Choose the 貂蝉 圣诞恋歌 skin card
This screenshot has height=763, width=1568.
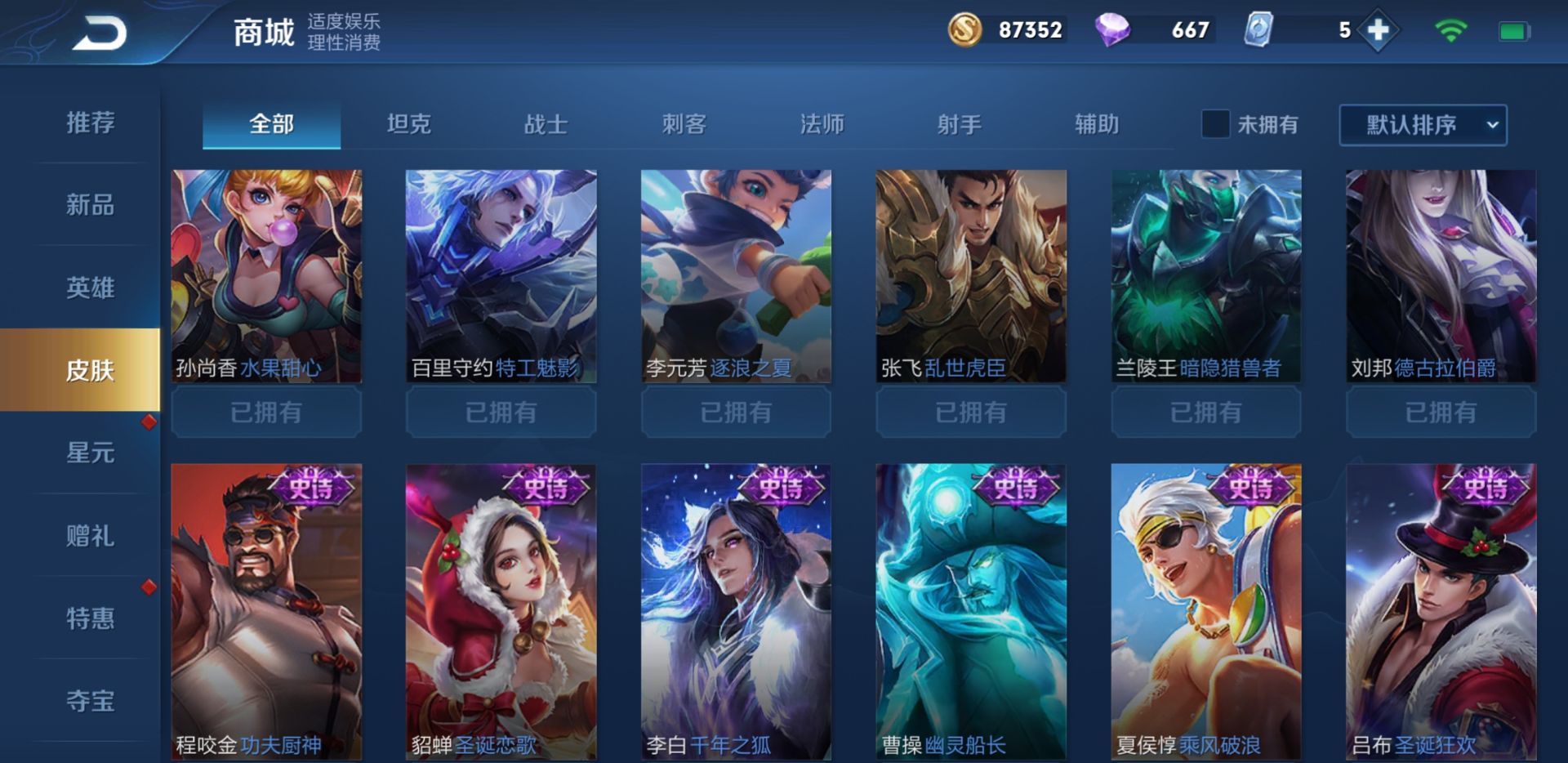tap(501, 611)
